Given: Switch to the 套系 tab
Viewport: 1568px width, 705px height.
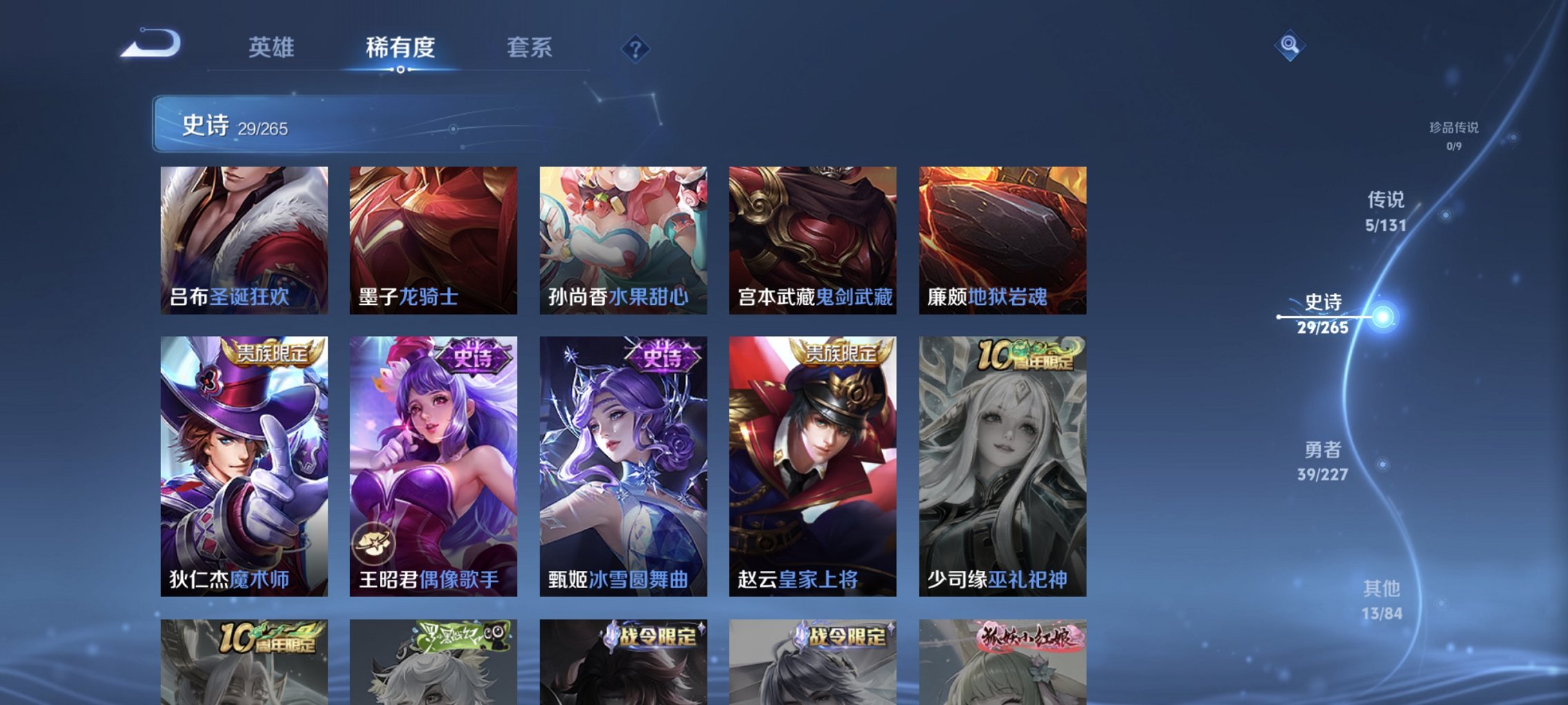Looking at the screenshot, I should (x=529, y=48).
